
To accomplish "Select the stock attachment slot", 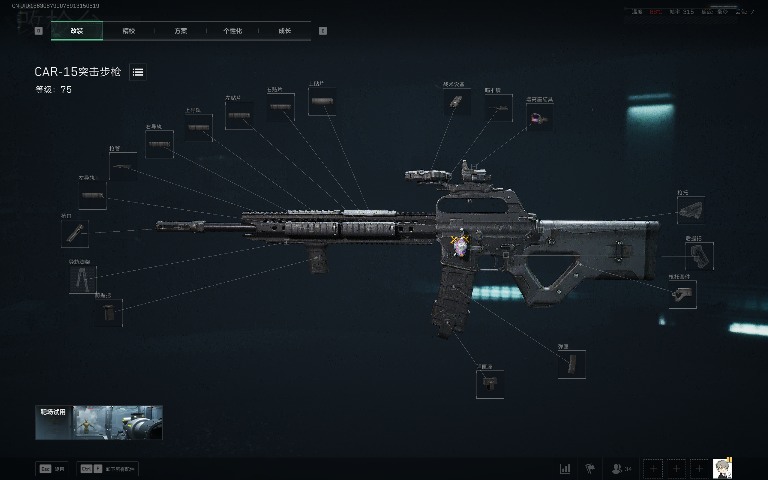I will click(690, 210).
